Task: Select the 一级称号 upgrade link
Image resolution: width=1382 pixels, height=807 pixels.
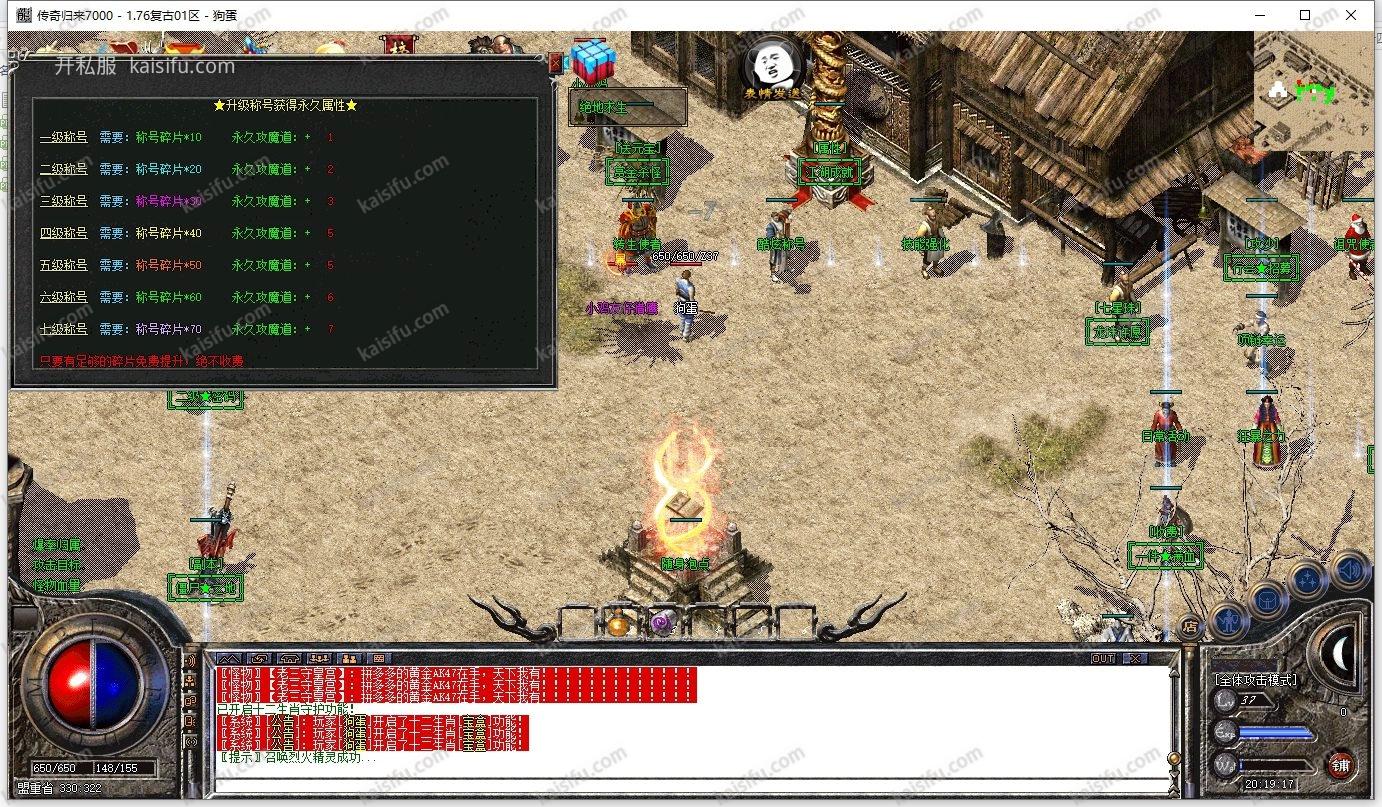Action: 63,138
